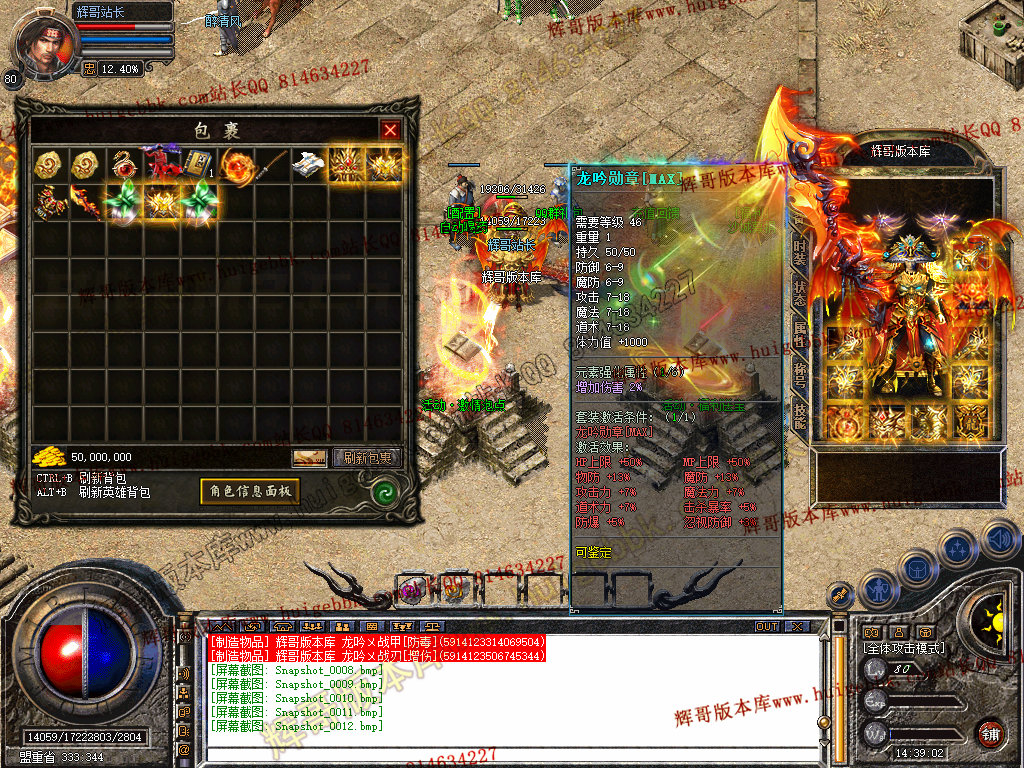Image resolution: width=1024 pixels, height=768 pixels.
Task: Close the 包裹 inventory window
Action: [x=390, y=130]
